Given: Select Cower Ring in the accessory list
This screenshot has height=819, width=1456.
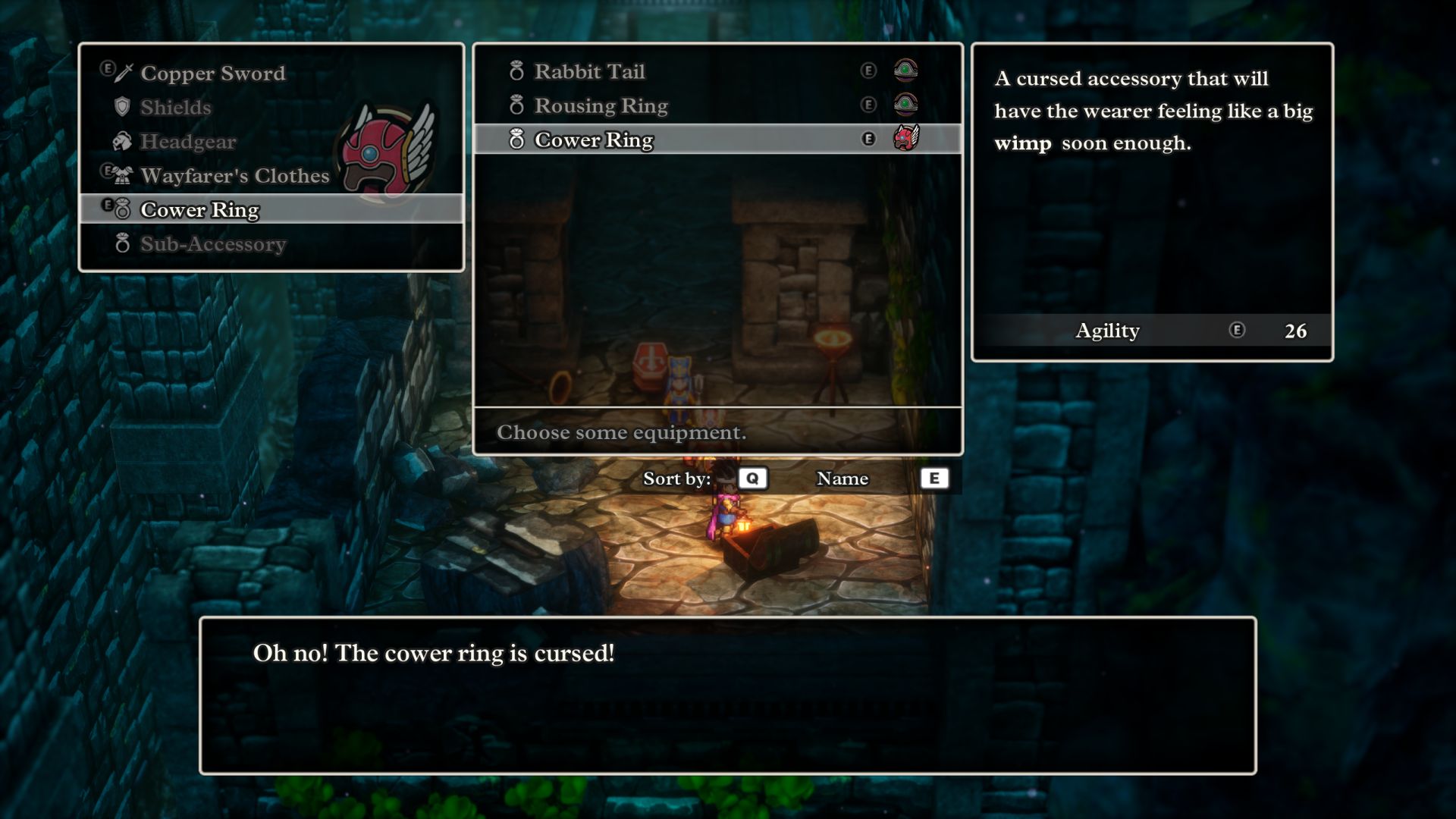Looking at the screenshot, I should pos(593,140).
